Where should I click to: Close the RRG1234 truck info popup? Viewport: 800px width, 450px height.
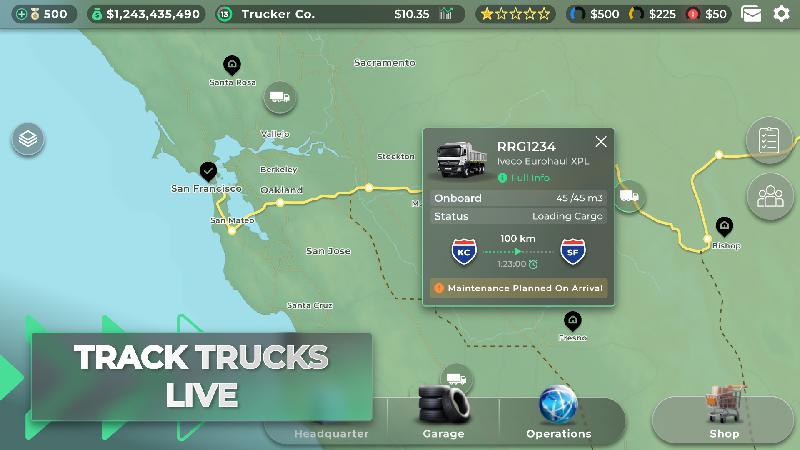click(601, 142)
